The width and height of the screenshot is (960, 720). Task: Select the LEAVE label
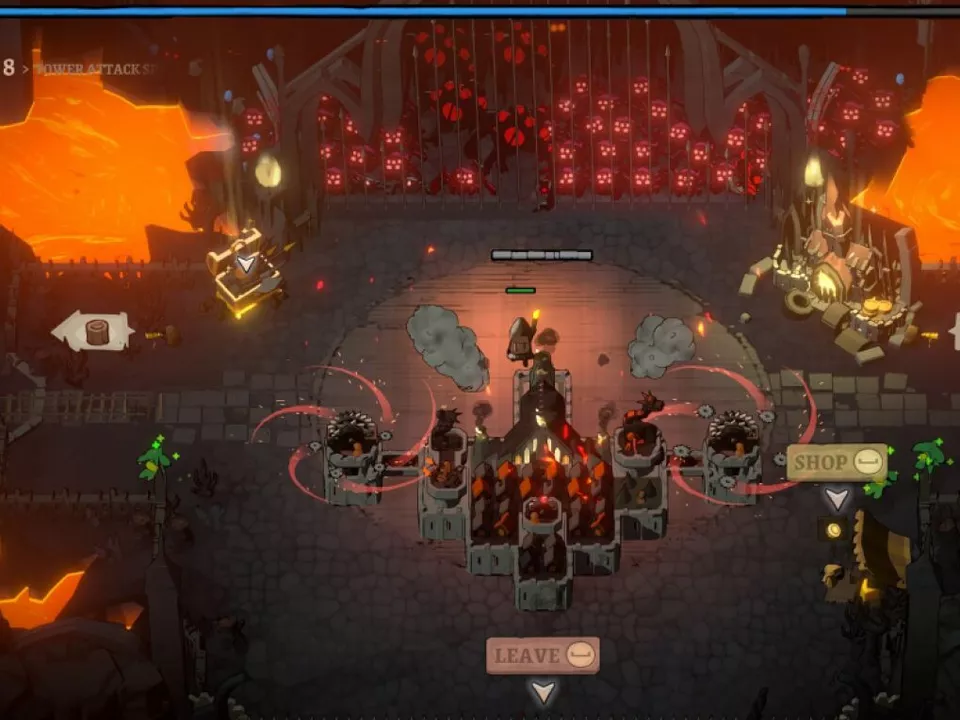coord(542,655)
